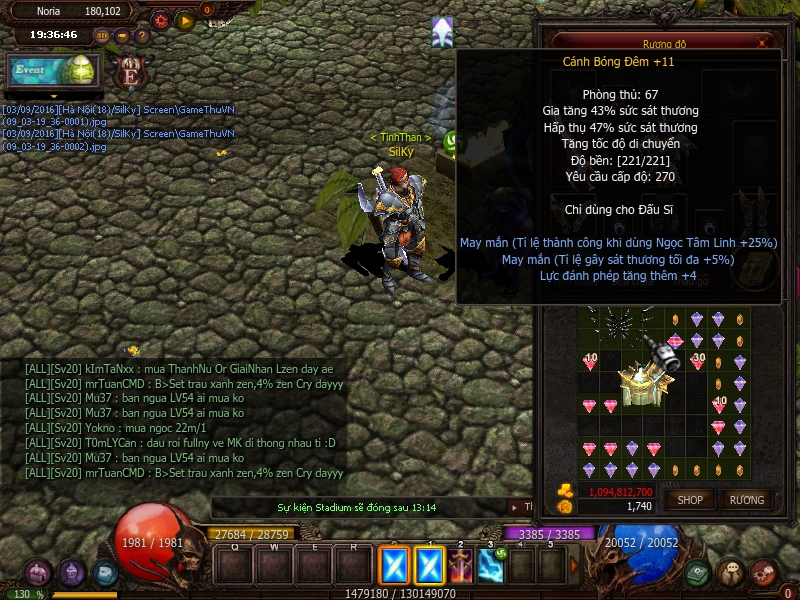Click the red E shield emblem icon
The height and width of the screenshot is (600, 800).
tap(129, 73)
